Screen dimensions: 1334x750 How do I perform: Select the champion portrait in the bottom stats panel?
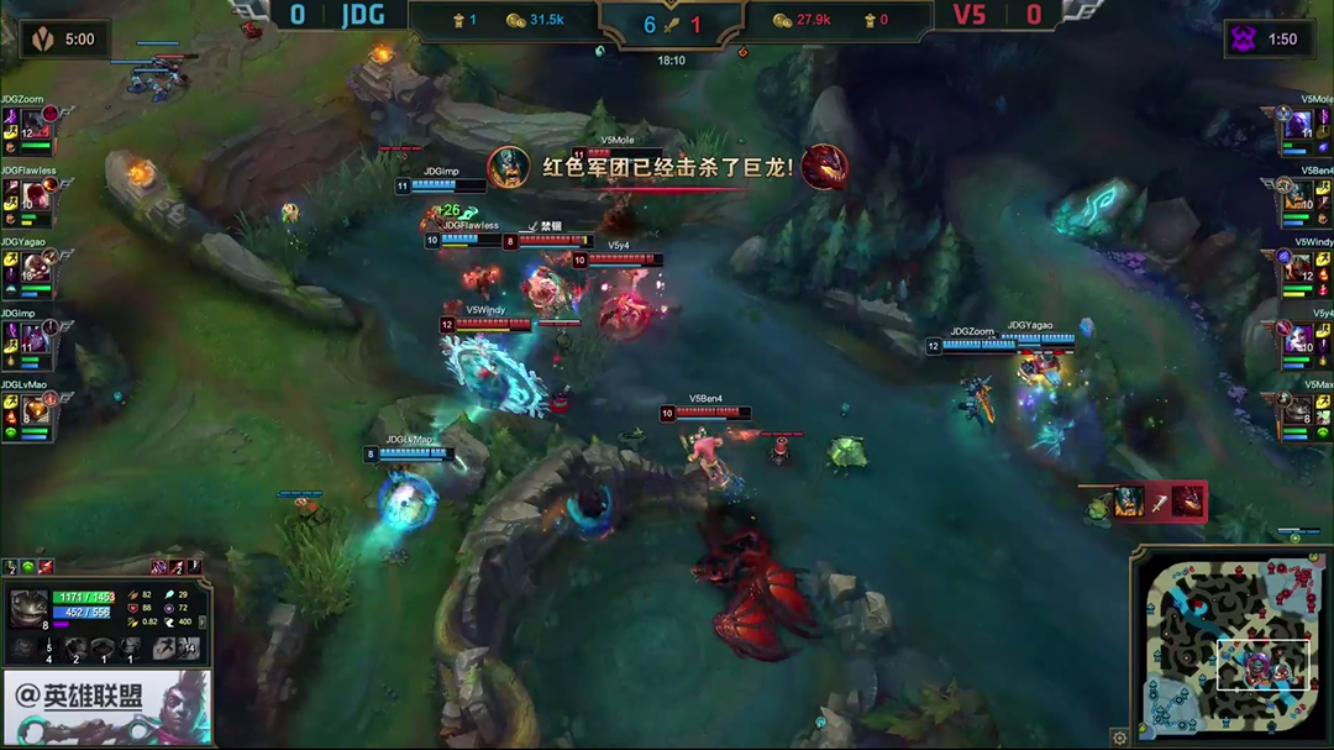click(27, 608)
